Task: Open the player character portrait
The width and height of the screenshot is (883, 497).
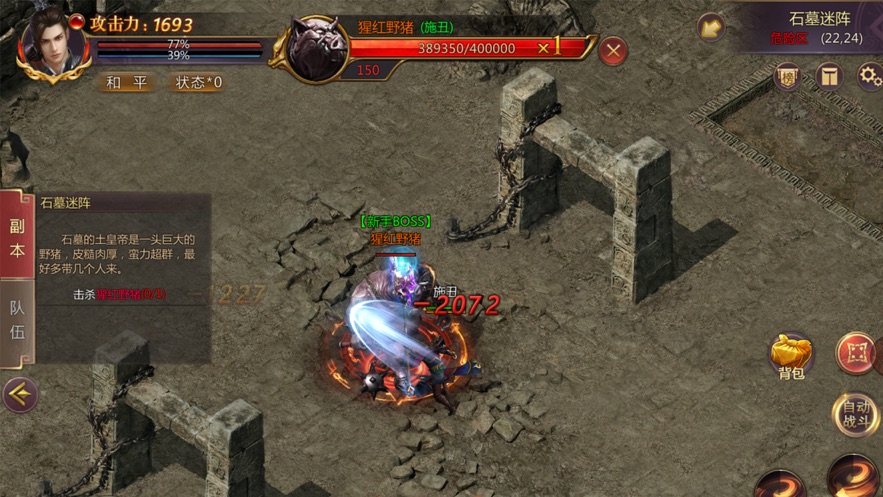Action: (50, 41)
